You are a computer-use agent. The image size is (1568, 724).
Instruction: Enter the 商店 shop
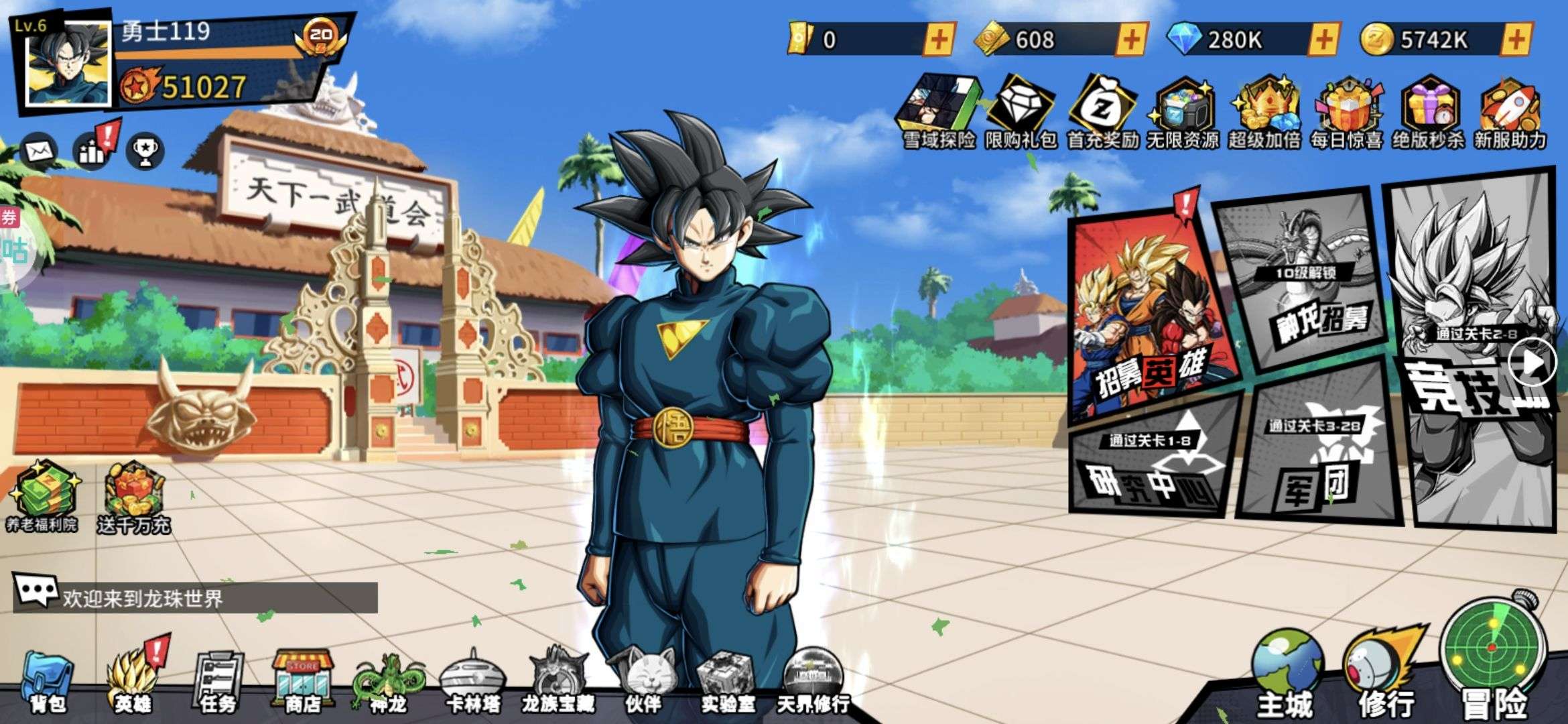(x=302, y=680)
